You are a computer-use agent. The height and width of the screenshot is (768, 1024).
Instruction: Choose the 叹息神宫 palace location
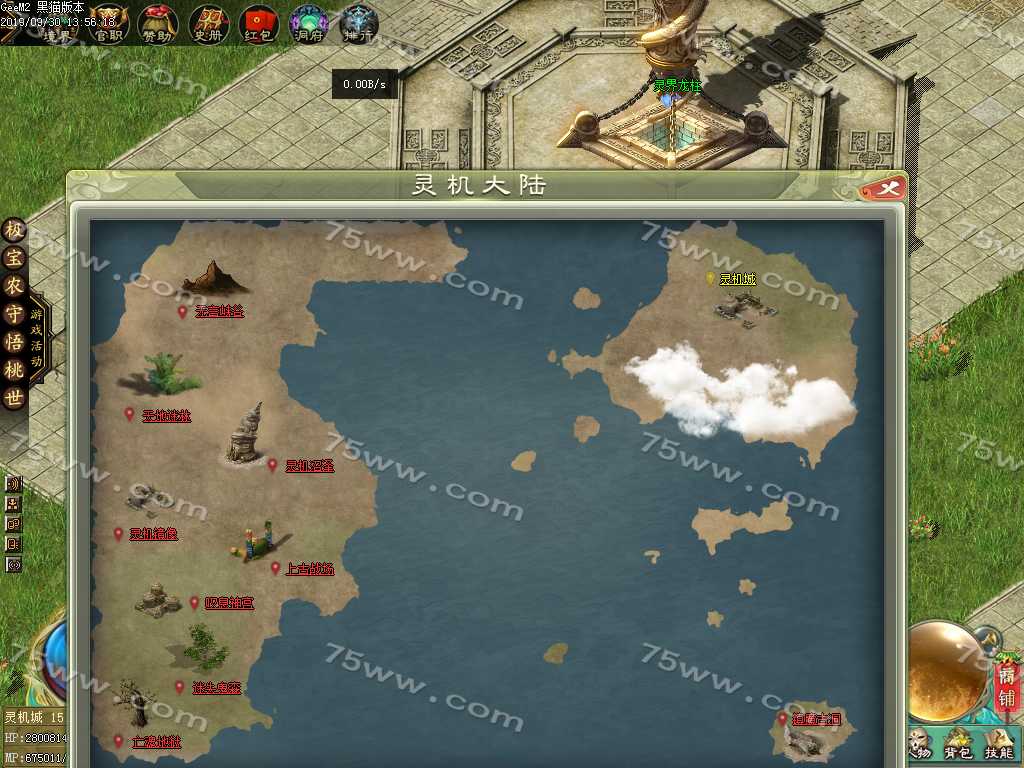pyautogui.click(x=229, y=603)
